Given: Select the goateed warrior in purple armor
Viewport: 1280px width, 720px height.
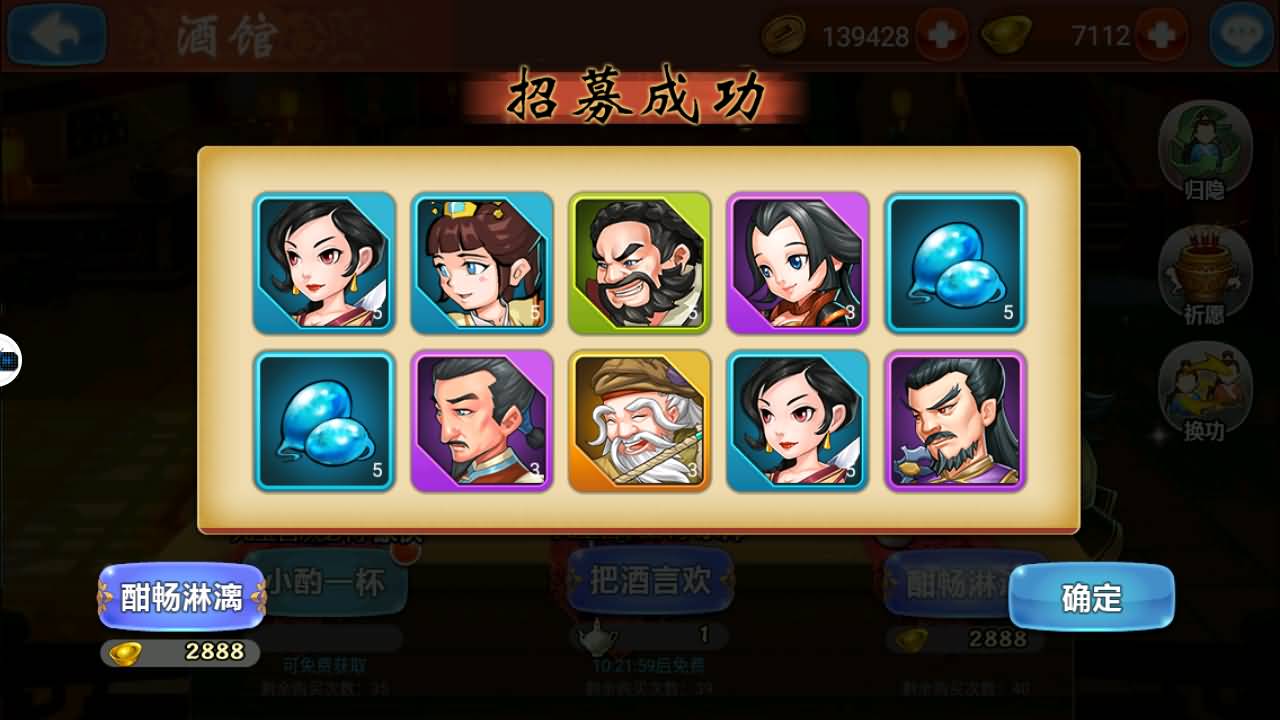Looking at the screenshot, I should click(x=956, y=421).
